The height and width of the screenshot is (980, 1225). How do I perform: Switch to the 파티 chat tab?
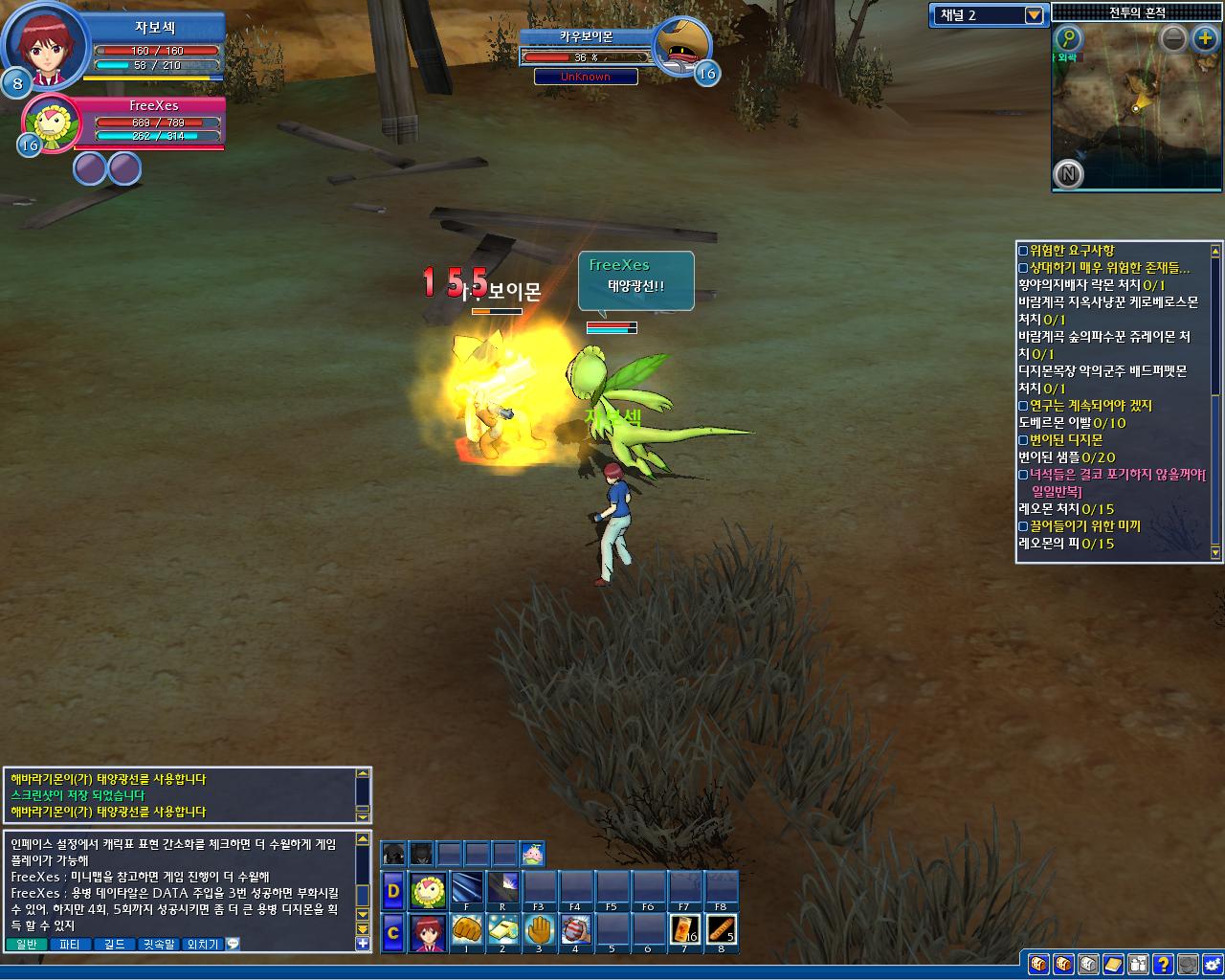pos(69,945)
